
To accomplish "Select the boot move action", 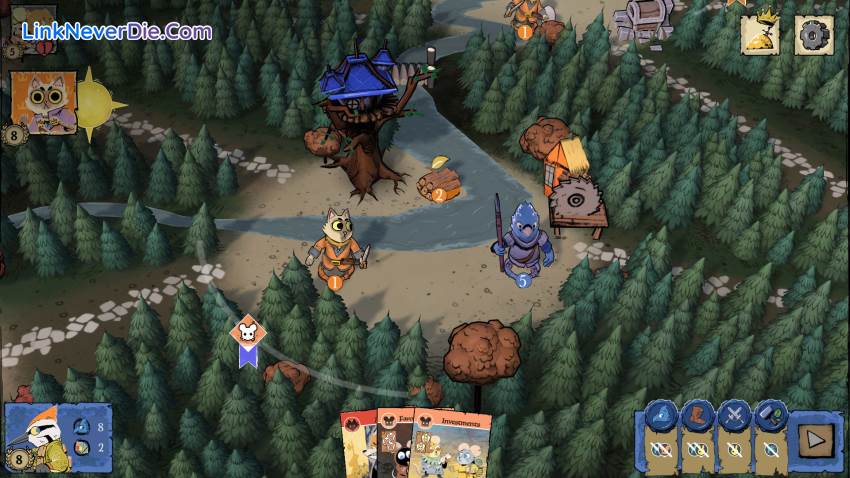I will tap(697, 416).
